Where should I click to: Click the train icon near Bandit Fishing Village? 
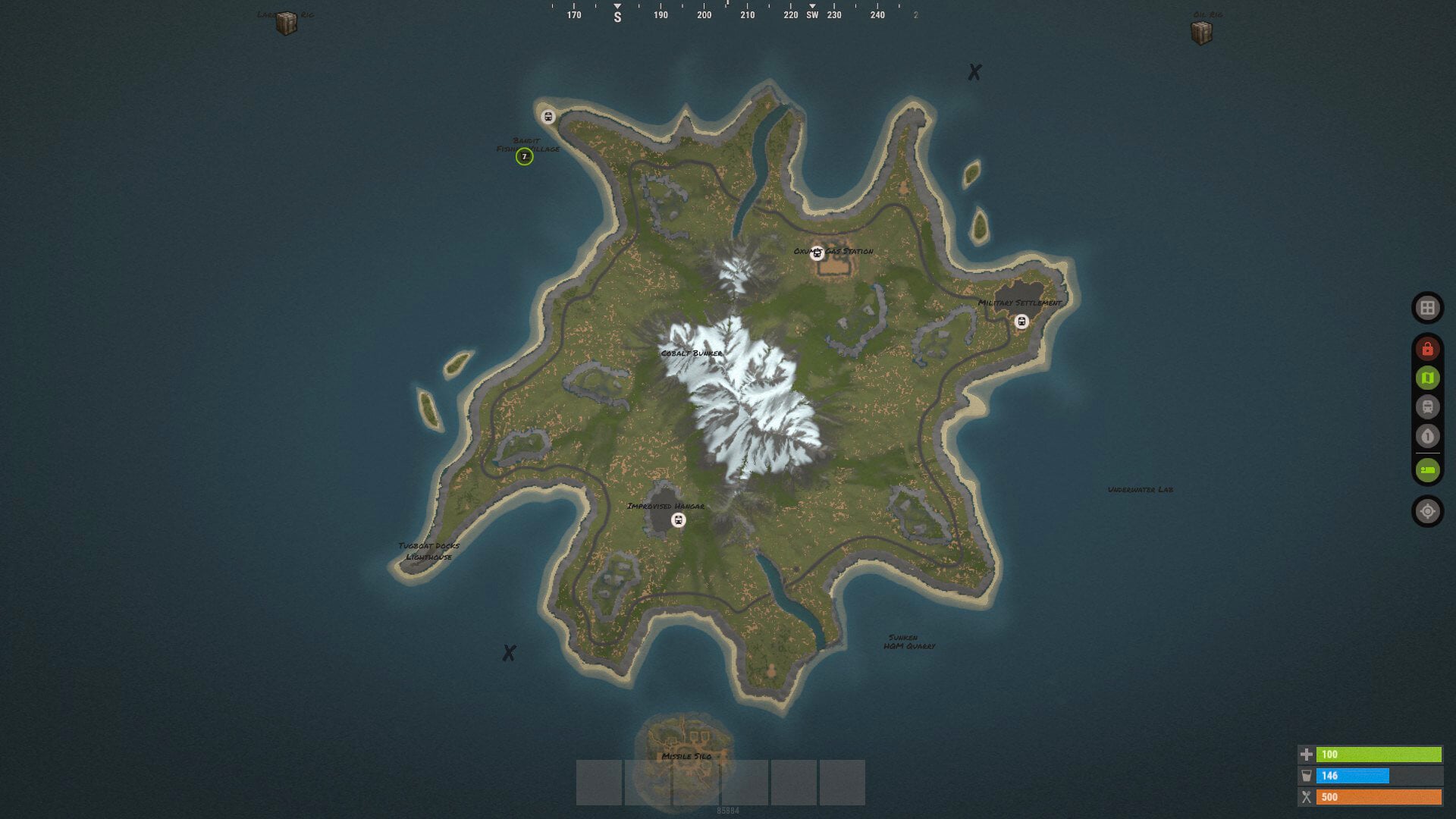548,117
